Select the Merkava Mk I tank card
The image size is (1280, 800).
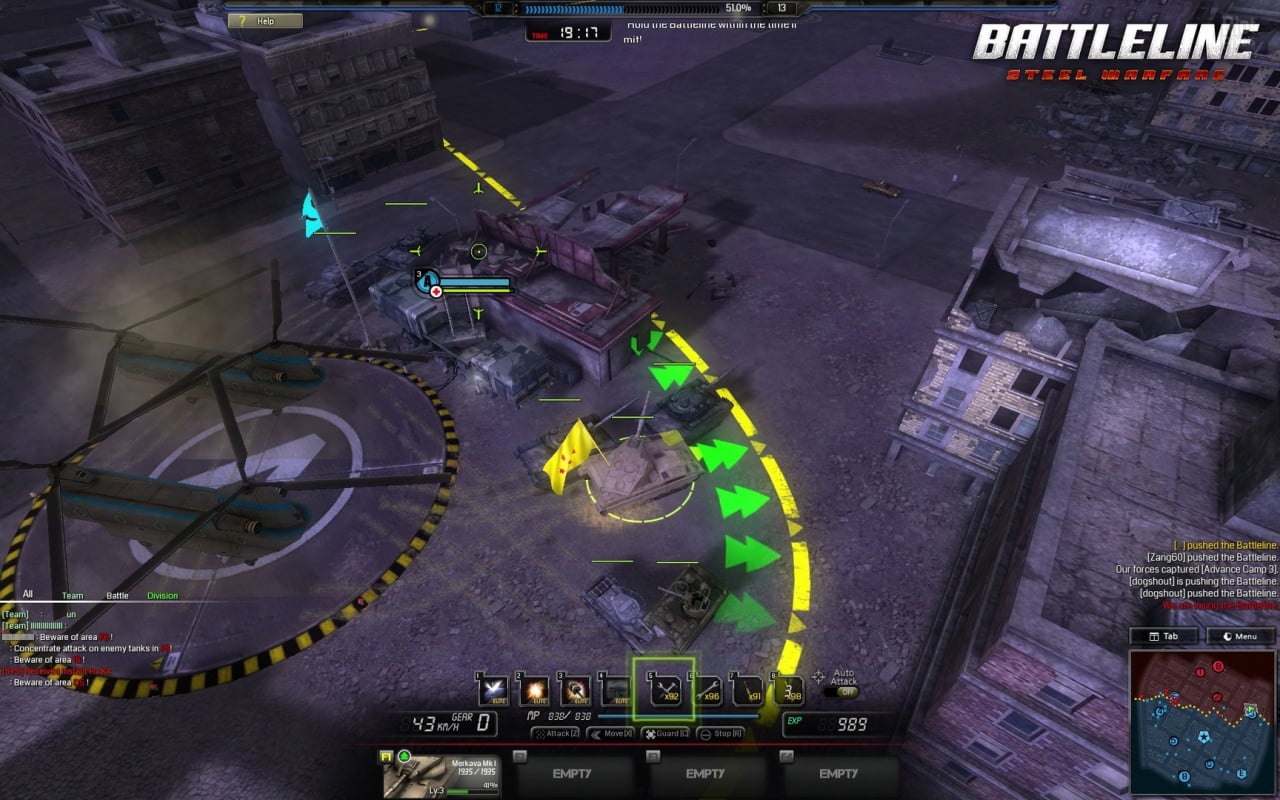click(x=441, y=775)
